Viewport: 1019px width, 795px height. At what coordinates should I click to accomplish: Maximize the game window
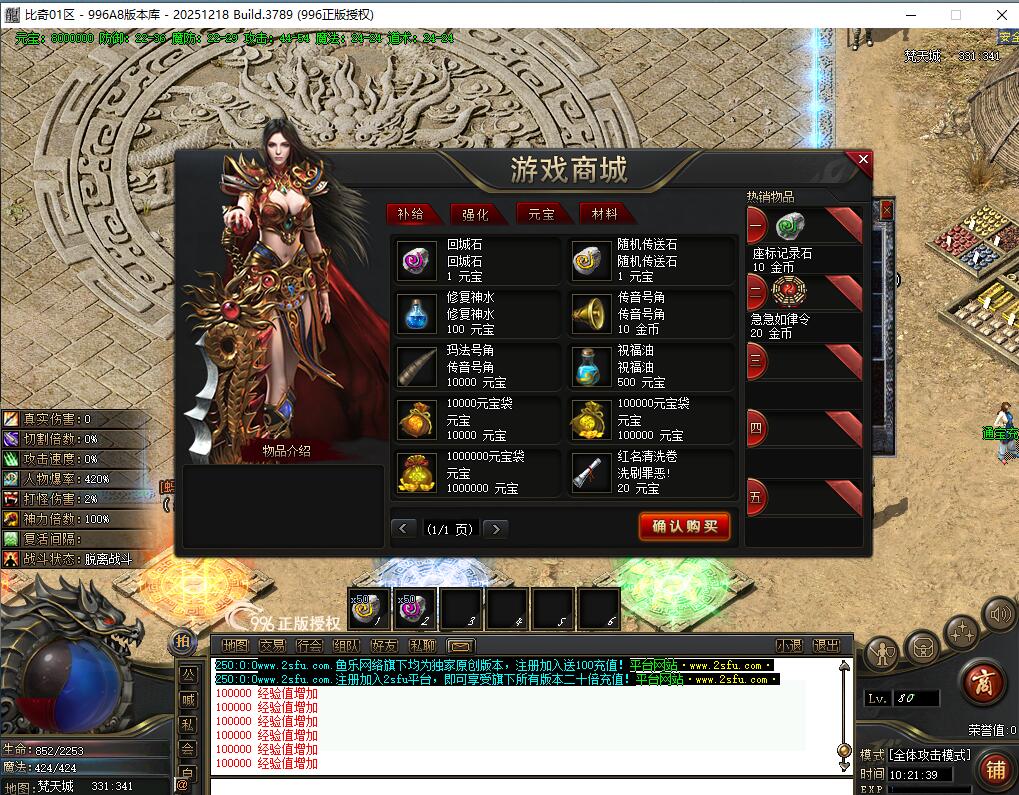click(x=955, y=14)
